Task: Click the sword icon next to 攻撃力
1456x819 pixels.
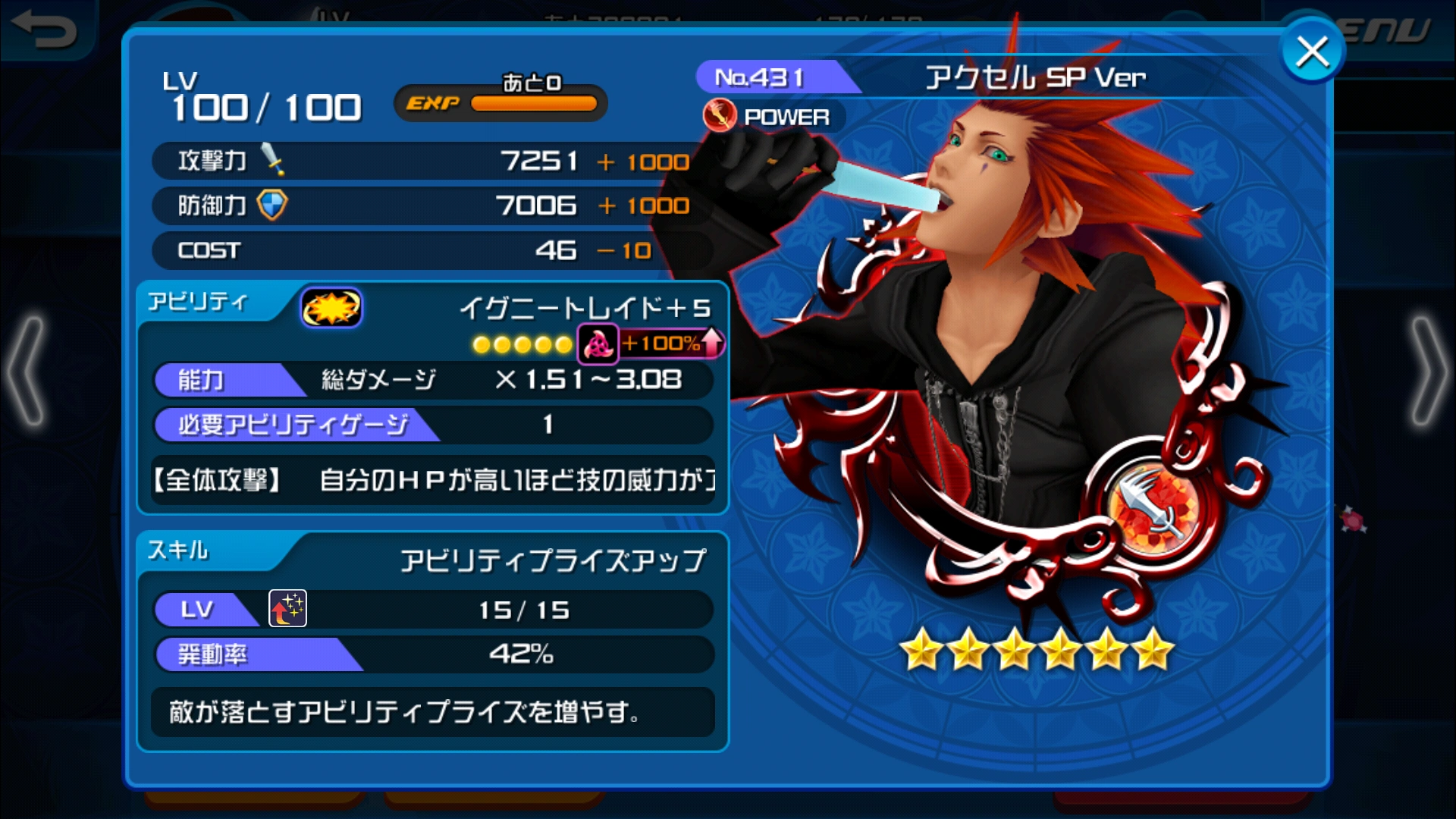Action: click(271, 160)
